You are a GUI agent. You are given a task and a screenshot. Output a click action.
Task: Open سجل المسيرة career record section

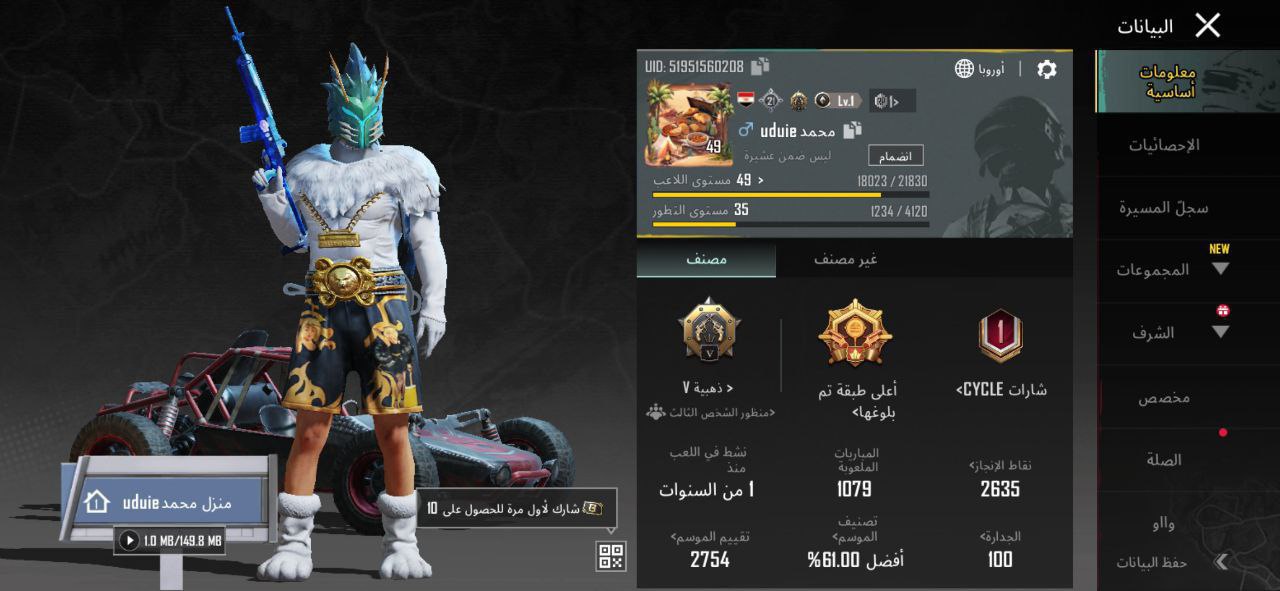tap(1164, 208)
